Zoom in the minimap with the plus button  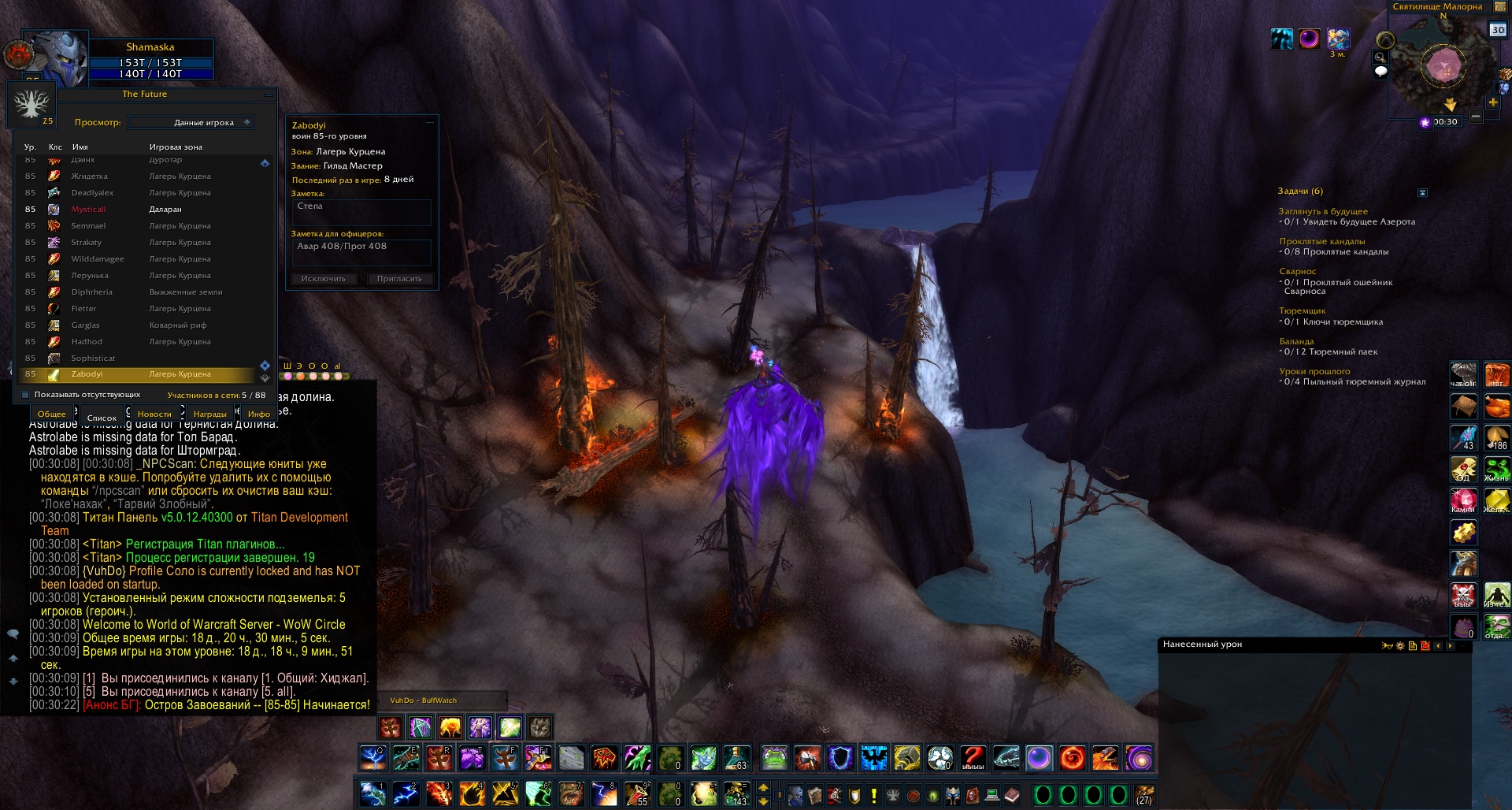tap(1493, 102)
